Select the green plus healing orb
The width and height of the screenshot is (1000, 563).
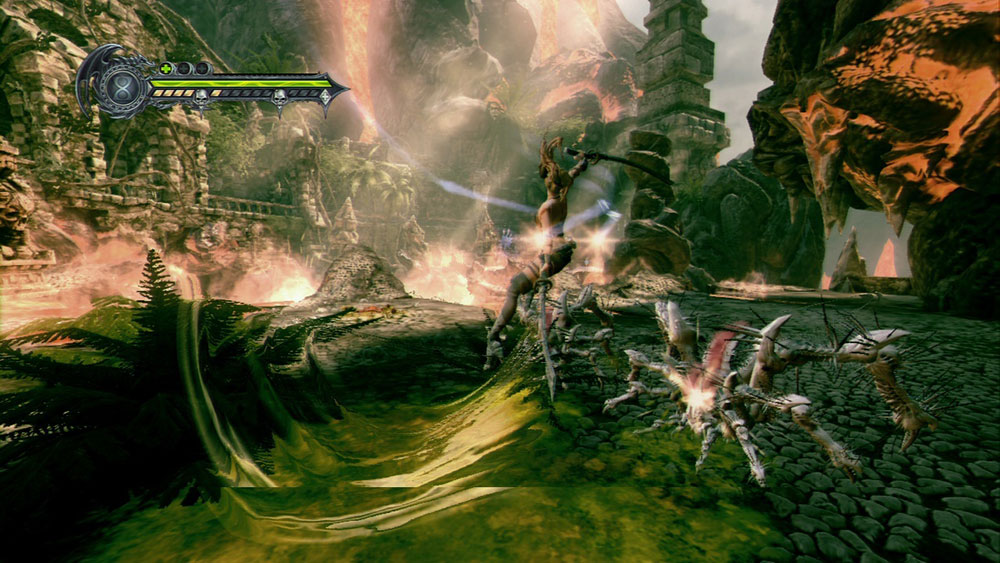pos(165,68)
